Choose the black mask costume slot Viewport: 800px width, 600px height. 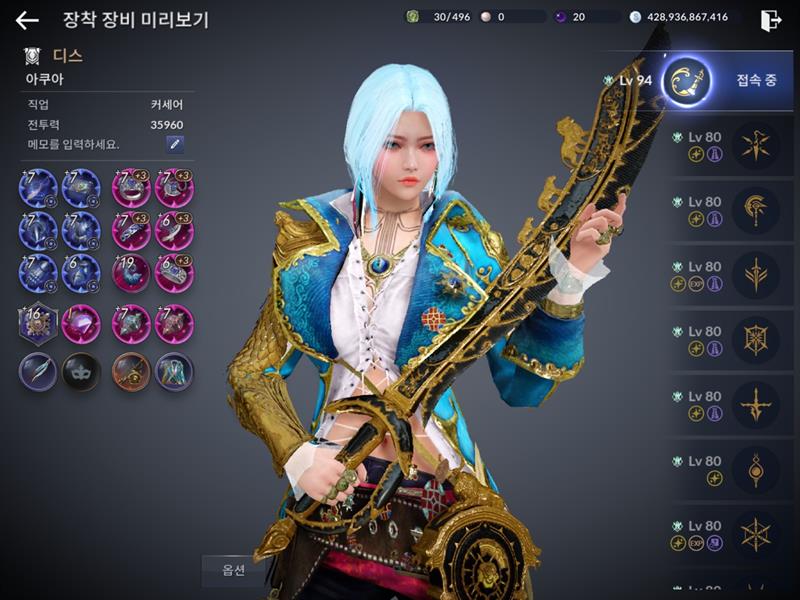81,371
